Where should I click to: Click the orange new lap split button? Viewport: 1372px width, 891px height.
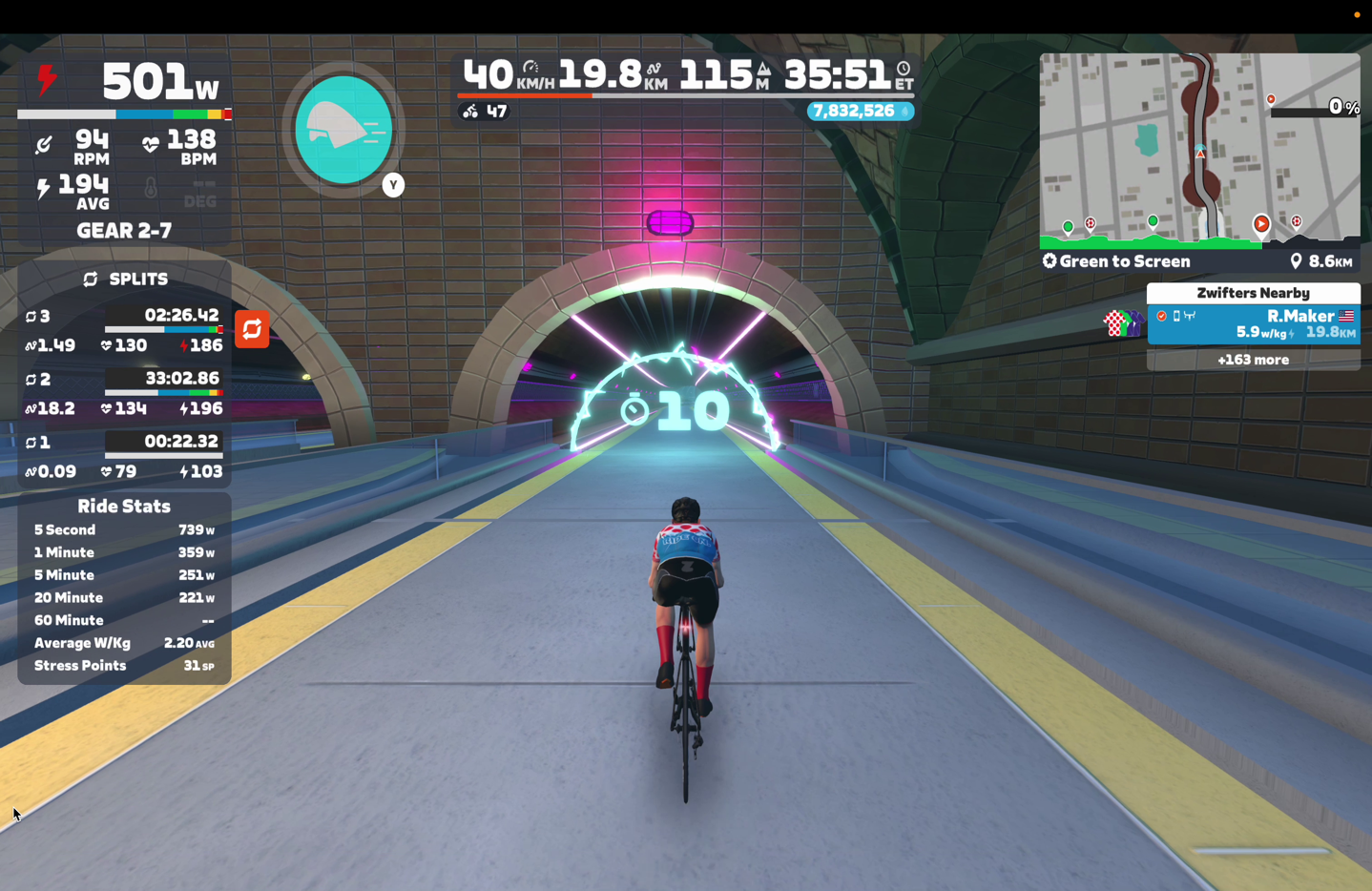tap(252, 329)
